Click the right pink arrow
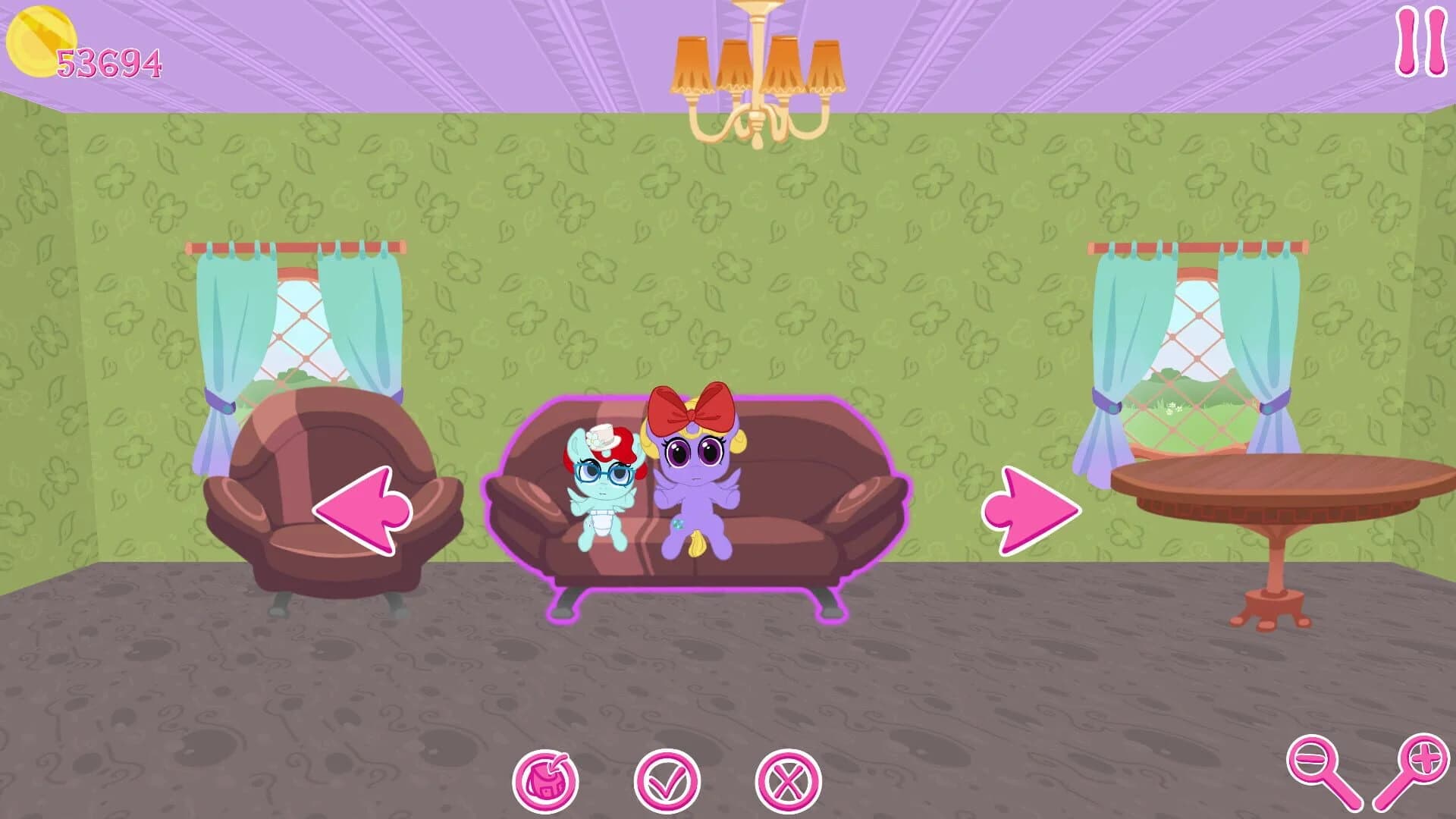The height and width of the screenshot is (819, 1456). [x=1031, y=508]
